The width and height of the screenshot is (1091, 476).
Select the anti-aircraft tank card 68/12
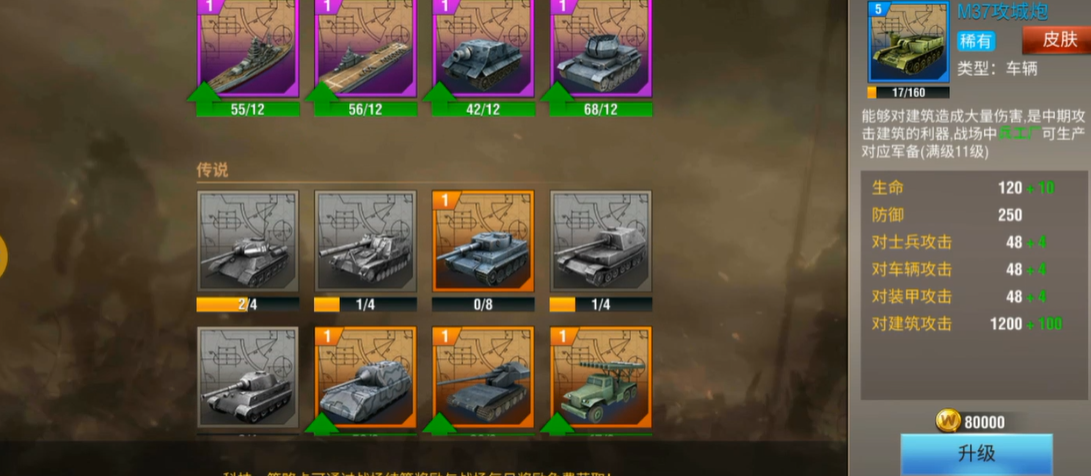coord(601,50)
